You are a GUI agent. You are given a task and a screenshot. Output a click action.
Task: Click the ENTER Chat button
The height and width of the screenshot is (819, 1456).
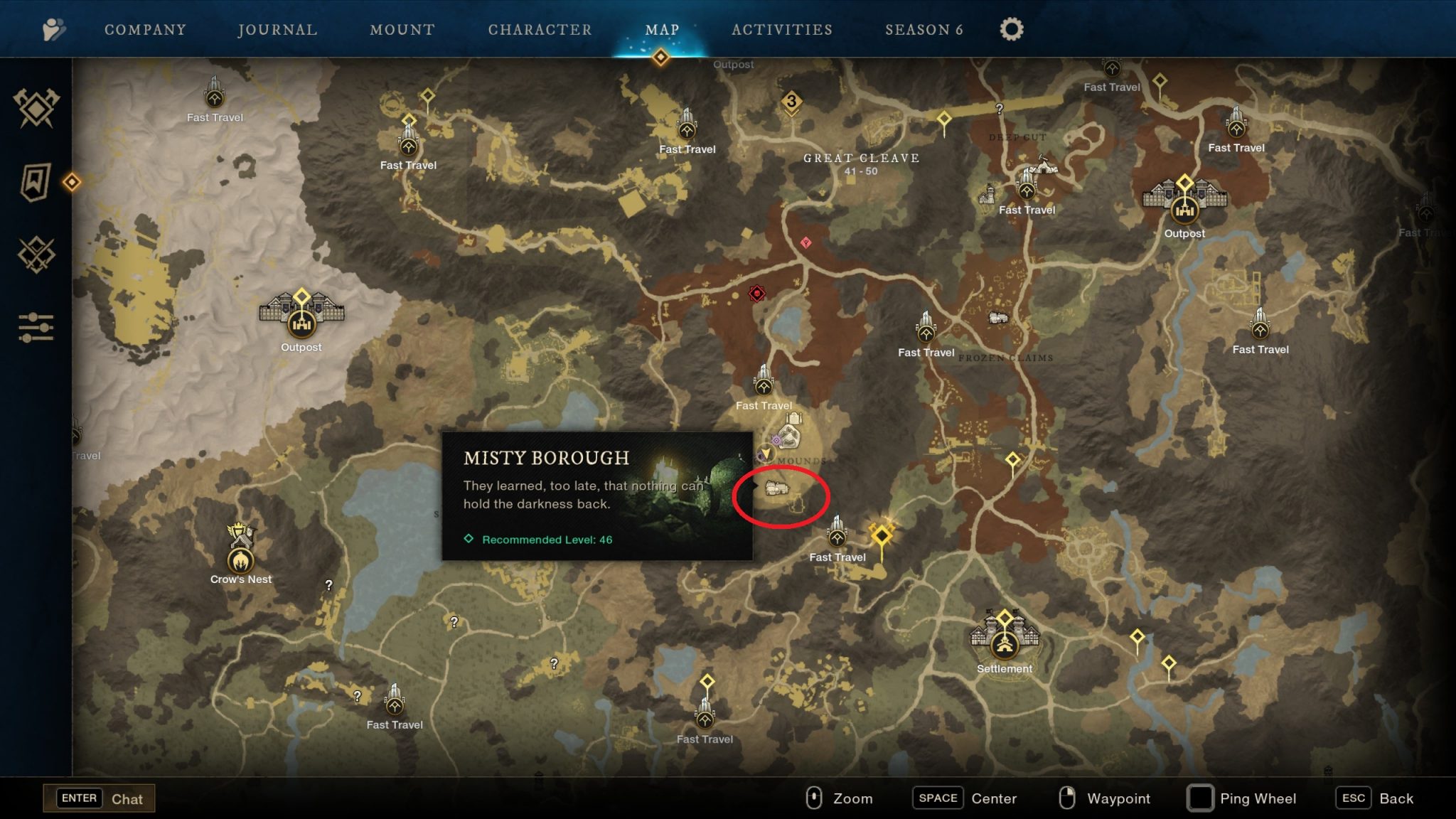100,798
